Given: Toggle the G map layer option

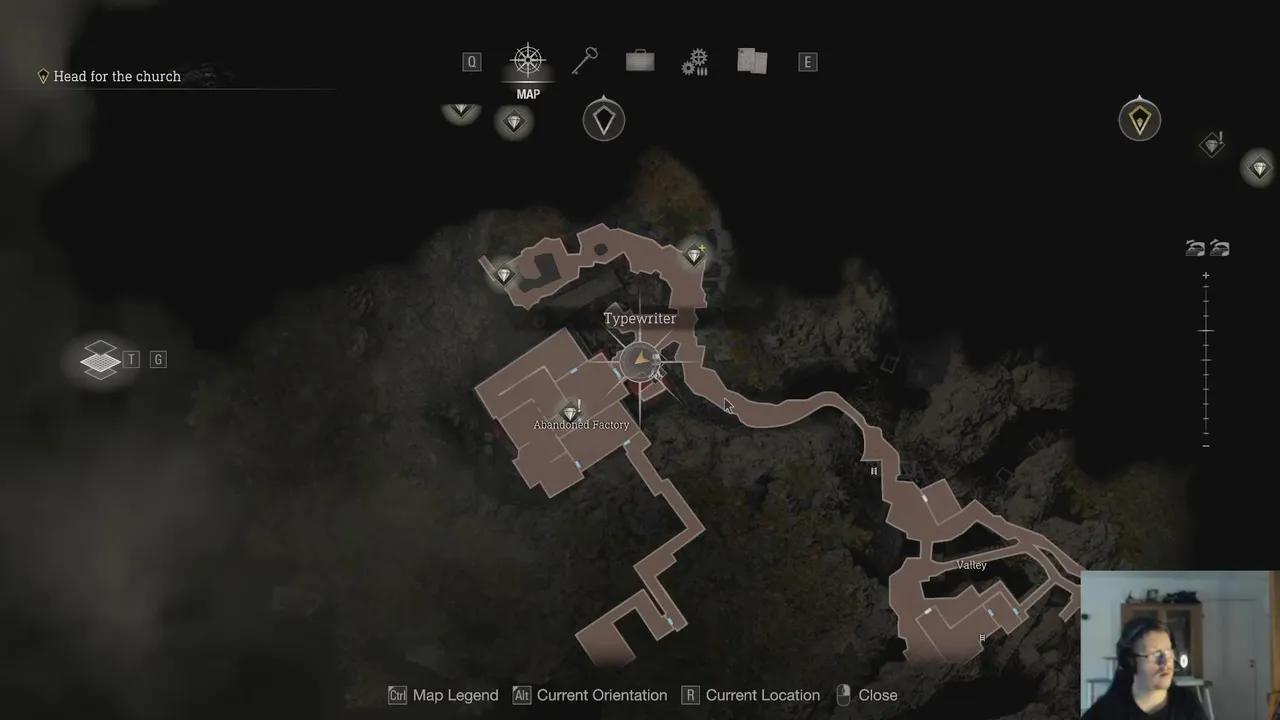Looking at the screenshot, I should click(157, 358).
